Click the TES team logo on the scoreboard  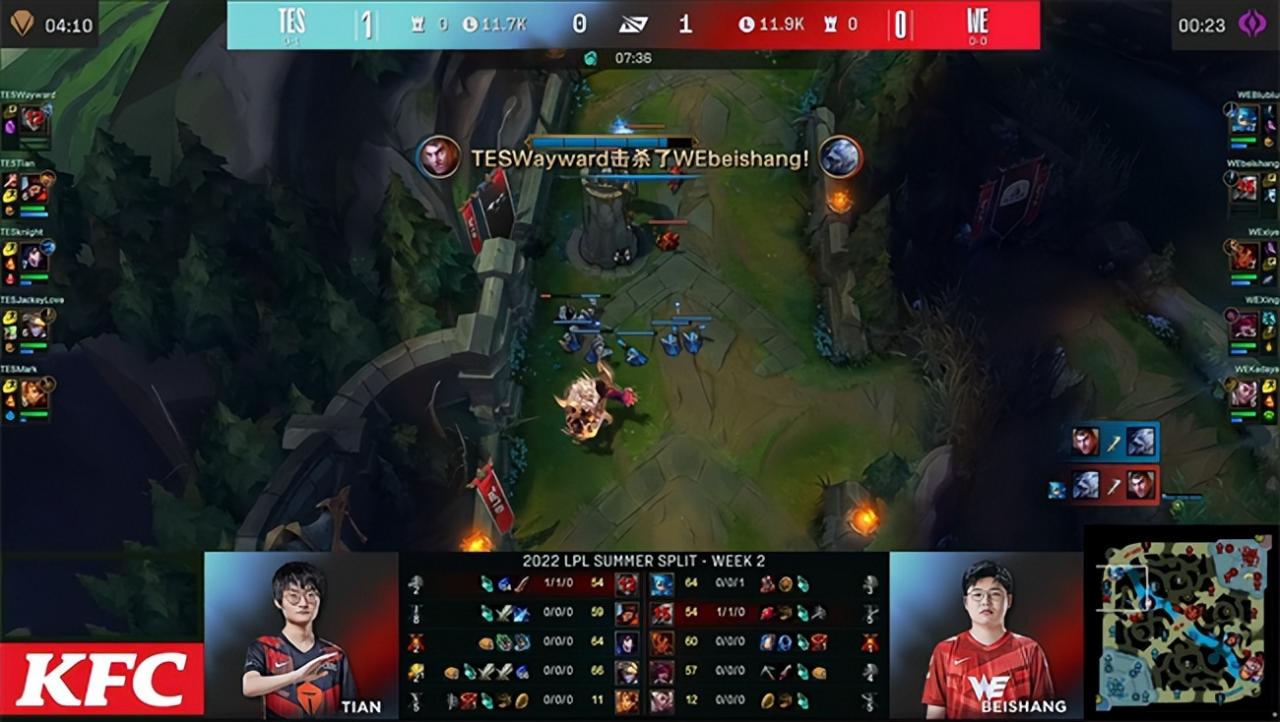[x=293, y=20]
